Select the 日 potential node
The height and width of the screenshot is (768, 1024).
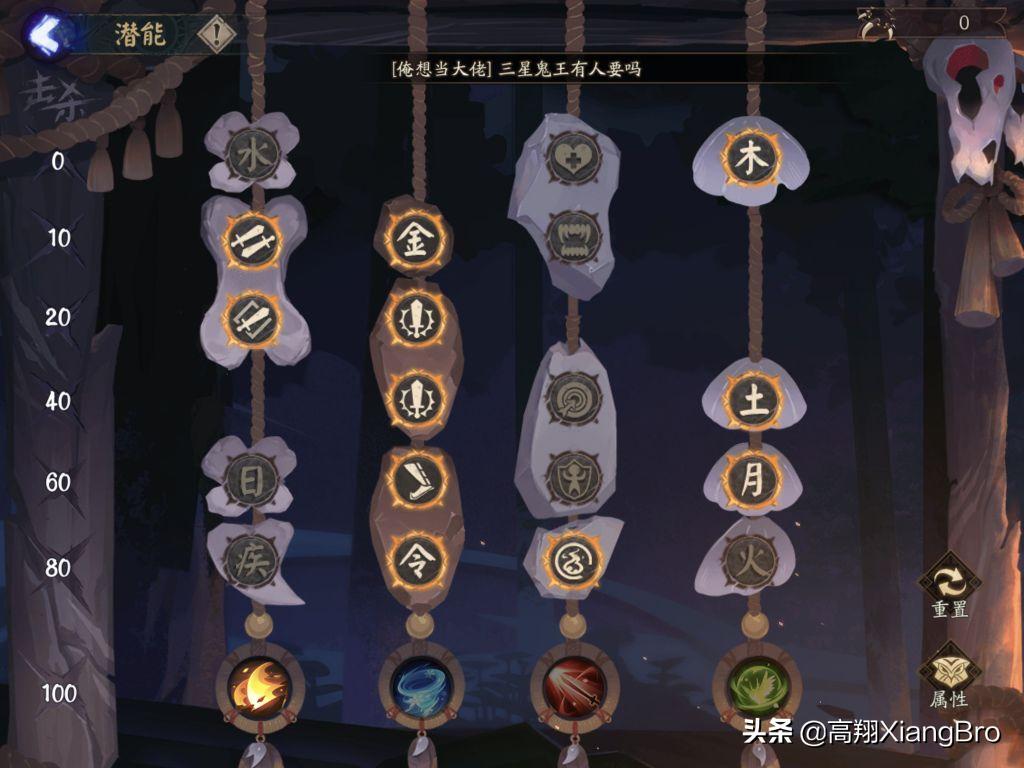pos(251,480)
